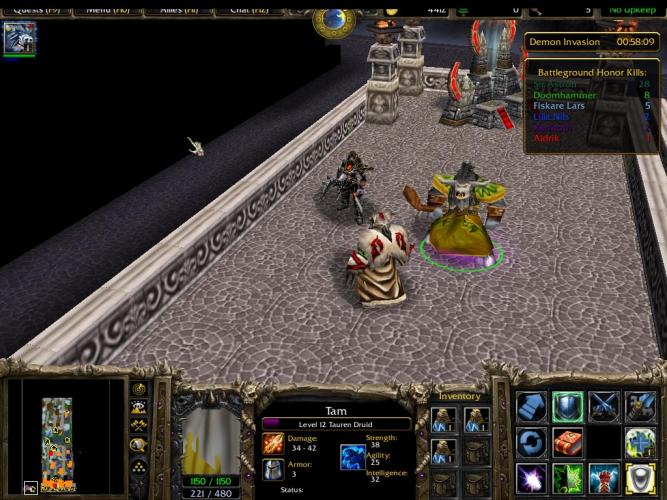This screenshot has width=667, height=500.
Task: Click the minimap signal ping button
Action: click(139, 389)
